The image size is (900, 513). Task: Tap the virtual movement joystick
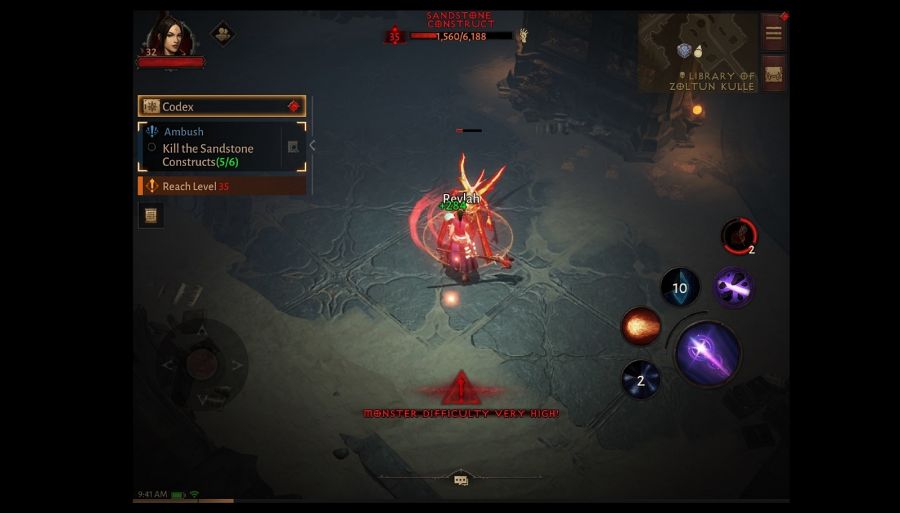202,364
